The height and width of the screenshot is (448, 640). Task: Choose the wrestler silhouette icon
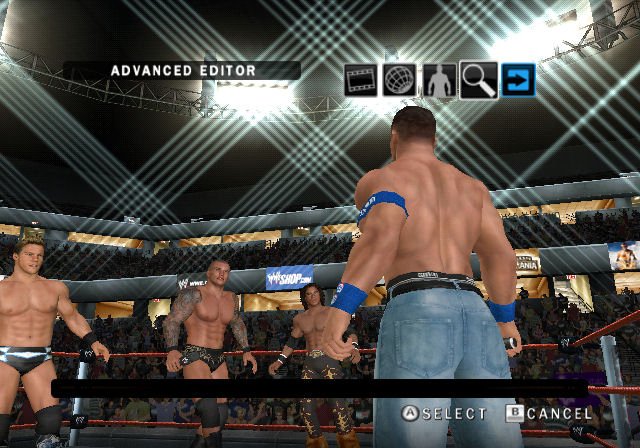coord(438,80)
